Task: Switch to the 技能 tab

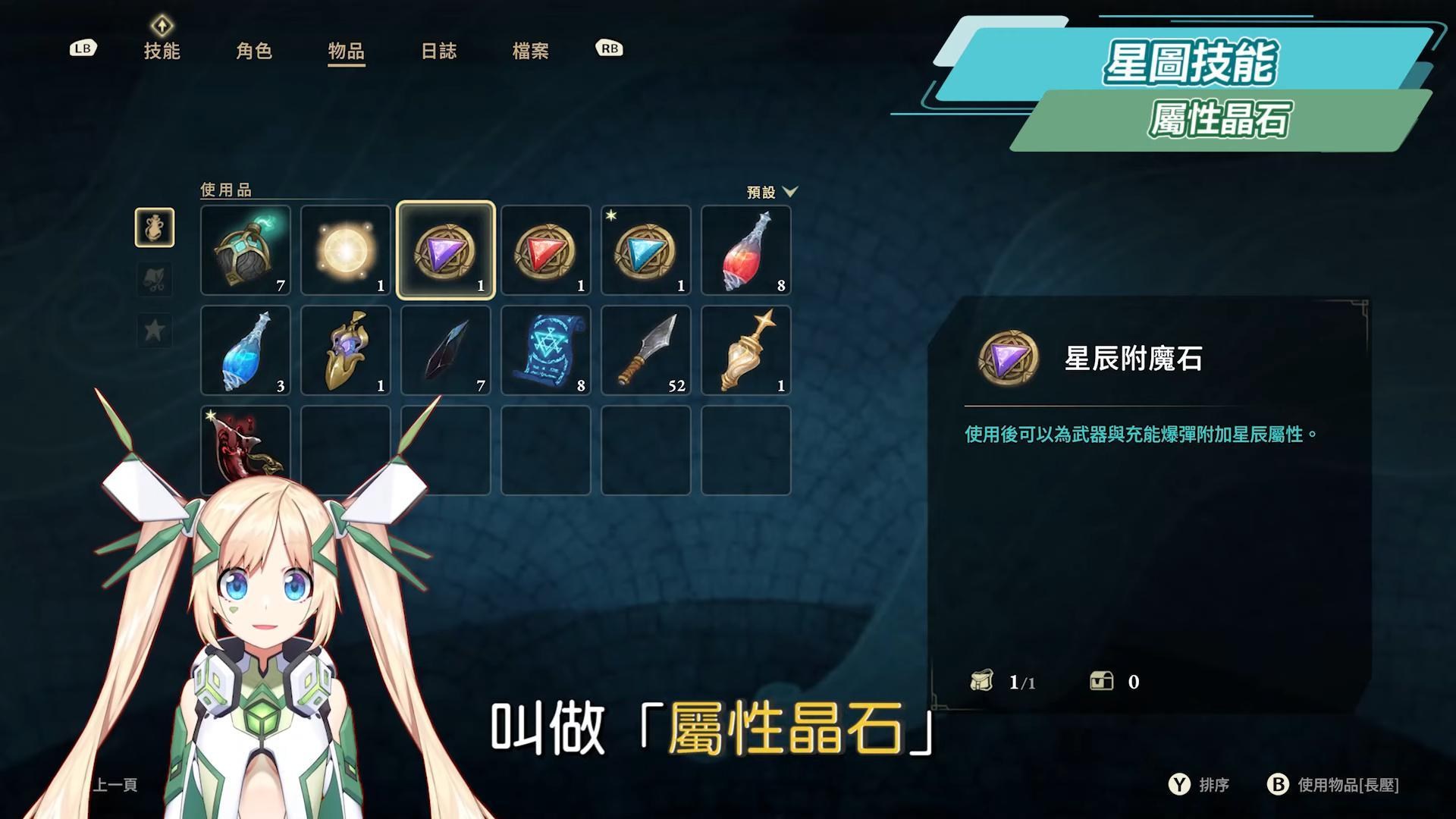Action: [x=162, y=51]
